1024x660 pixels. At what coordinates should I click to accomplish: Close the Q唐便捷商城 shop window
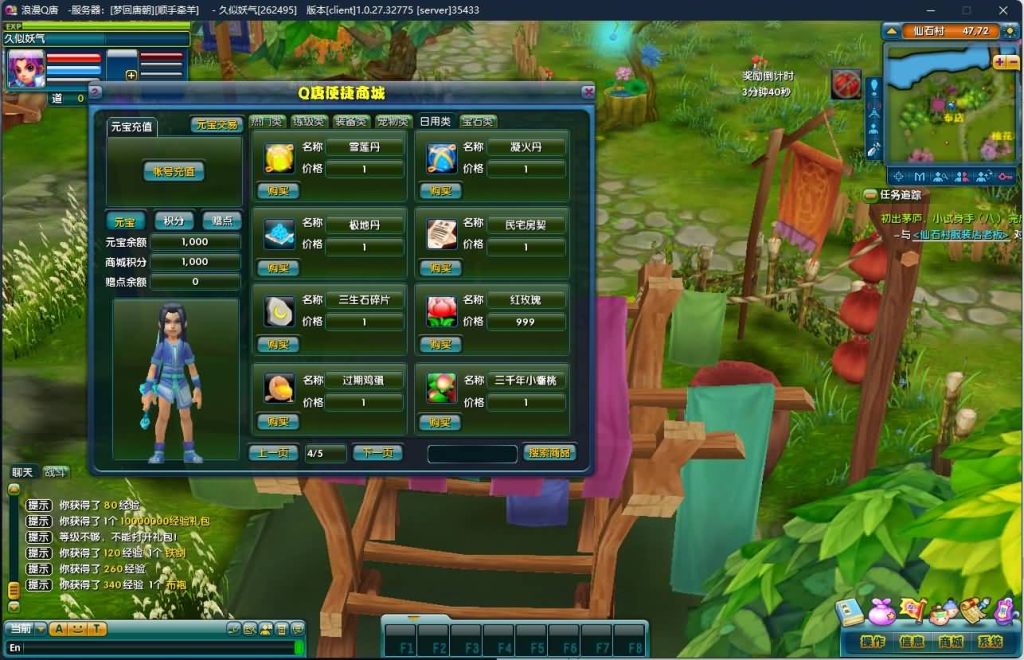coord(589,92)
